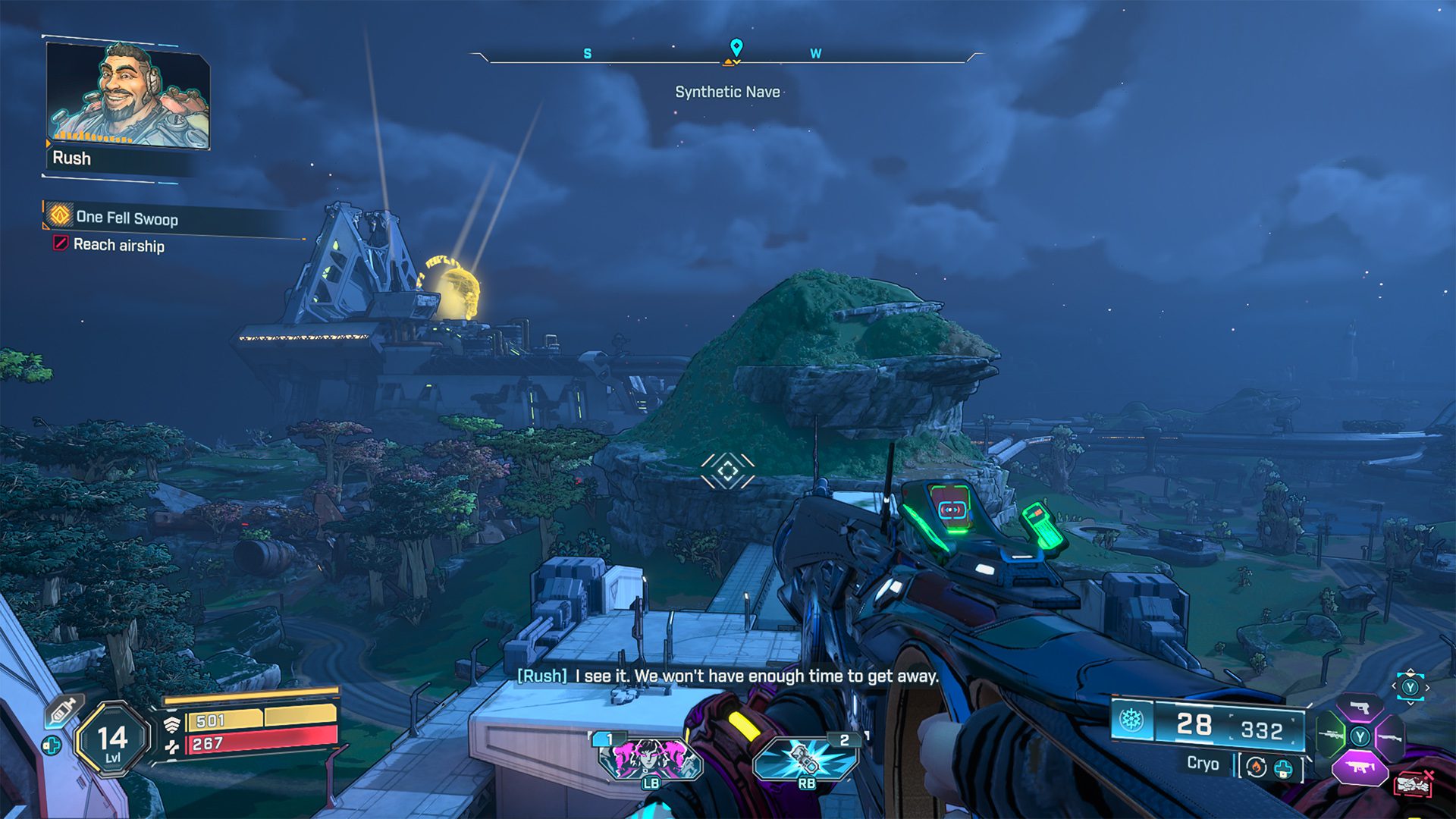Activate the pink-haired character action skill
1456x819 pixels.
point(650,758)
